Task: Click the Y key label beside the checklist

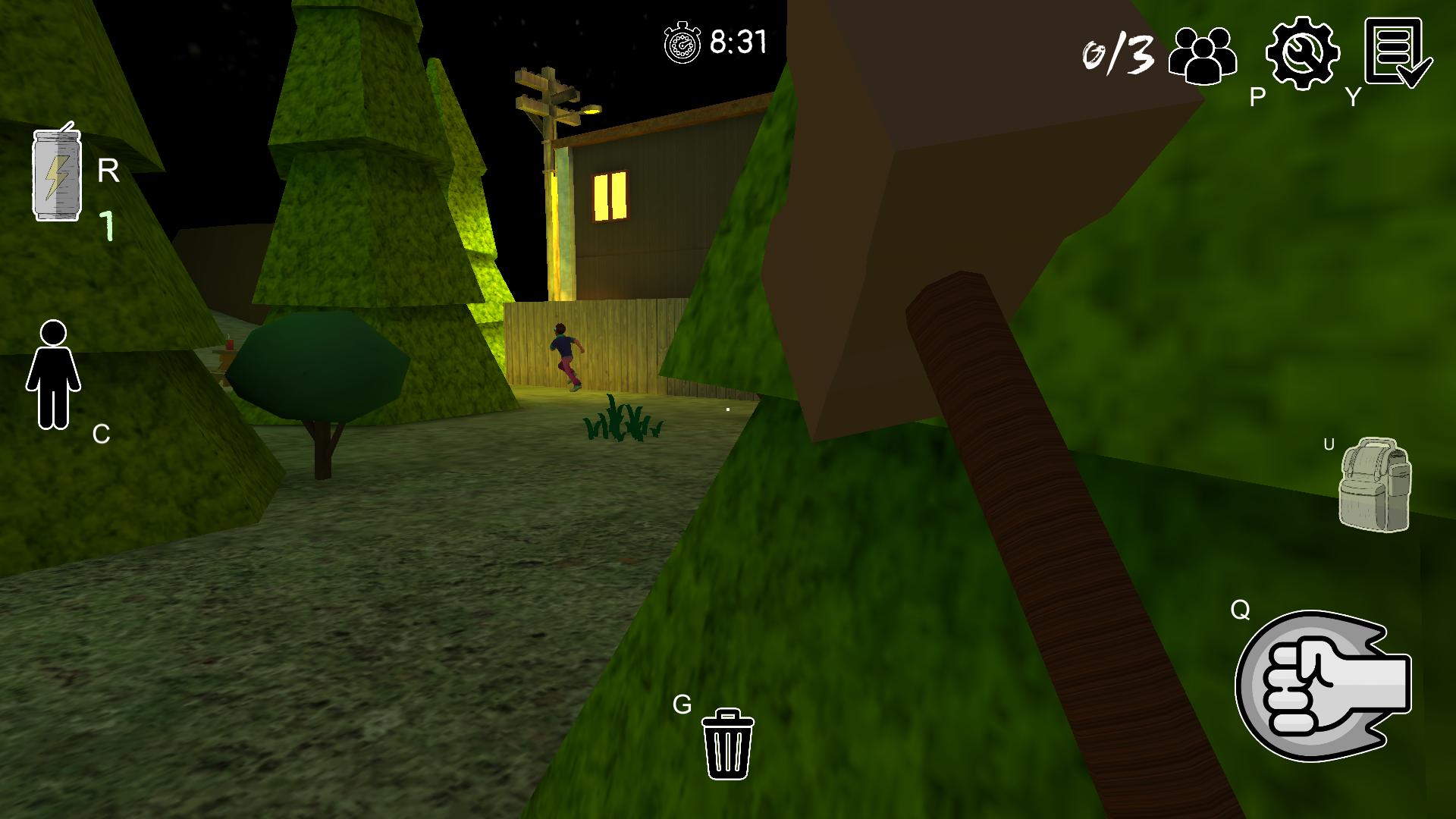Action: click(1351, 97)
